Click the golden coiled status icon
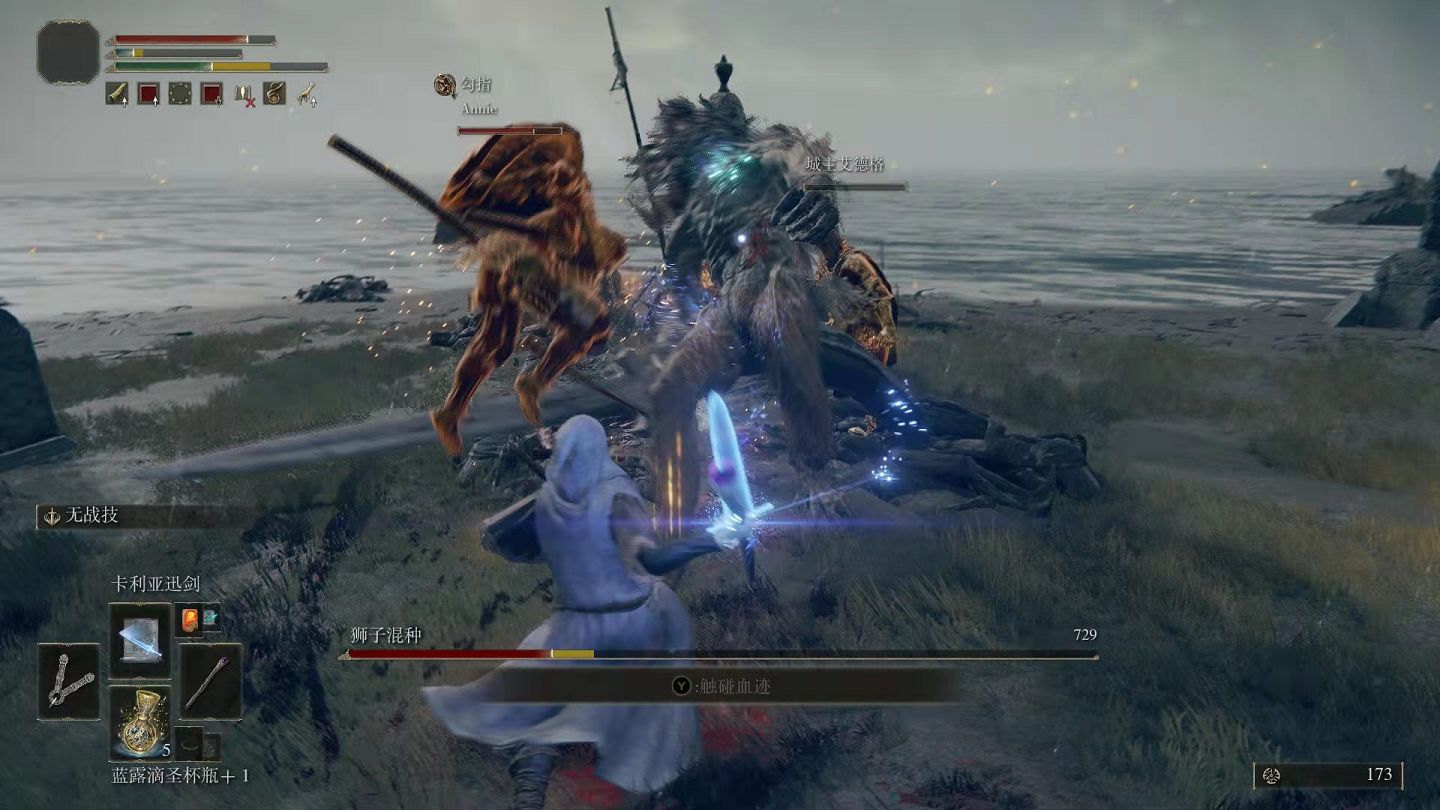Viewport: 1440px width, 810px height. coord(274,94)
